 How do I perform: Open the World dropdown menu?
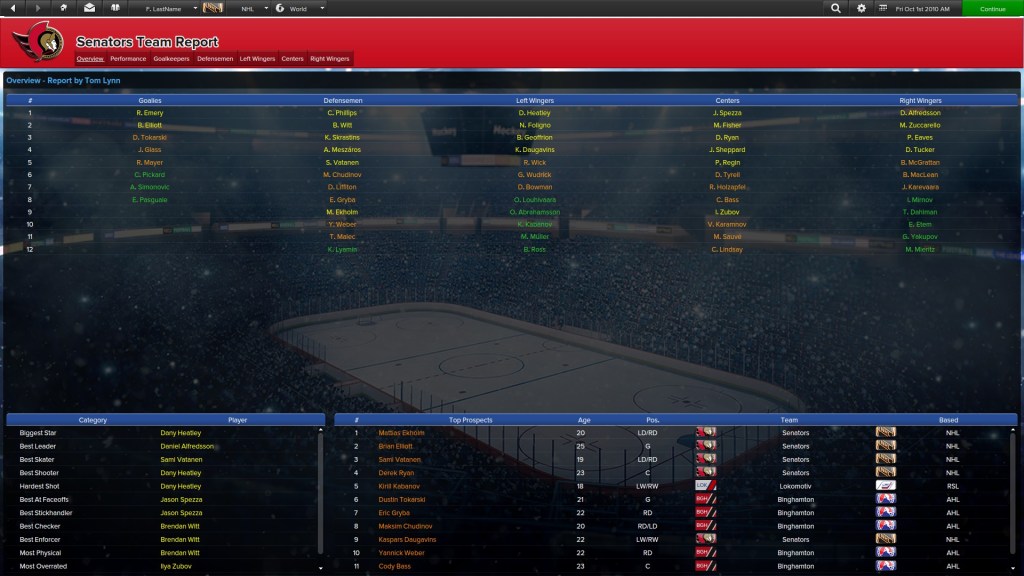click(x=300, y=8)
